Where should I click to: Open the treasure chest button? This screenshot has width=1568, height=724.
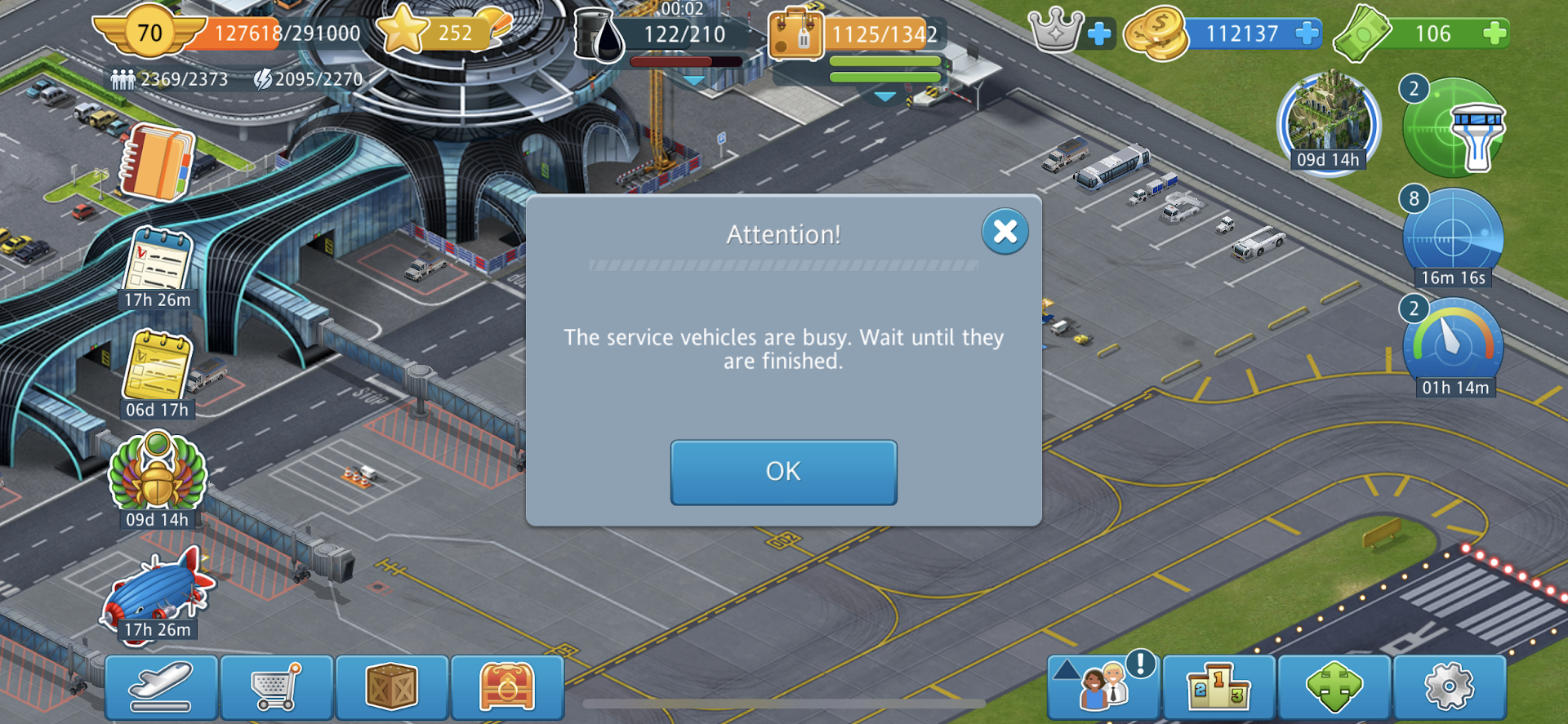pyautogui.click(x=507, y=687)
